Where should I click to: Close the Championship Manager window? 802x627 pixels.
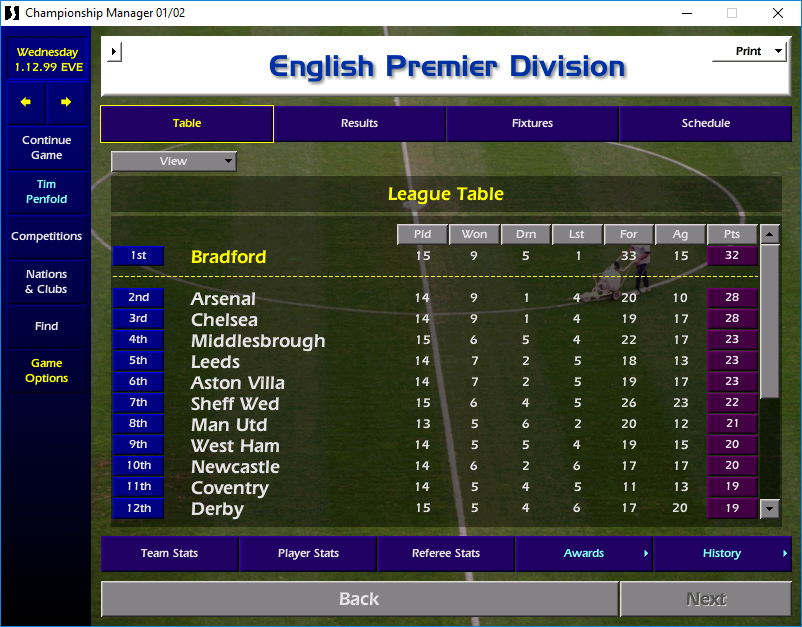[778, 13]
